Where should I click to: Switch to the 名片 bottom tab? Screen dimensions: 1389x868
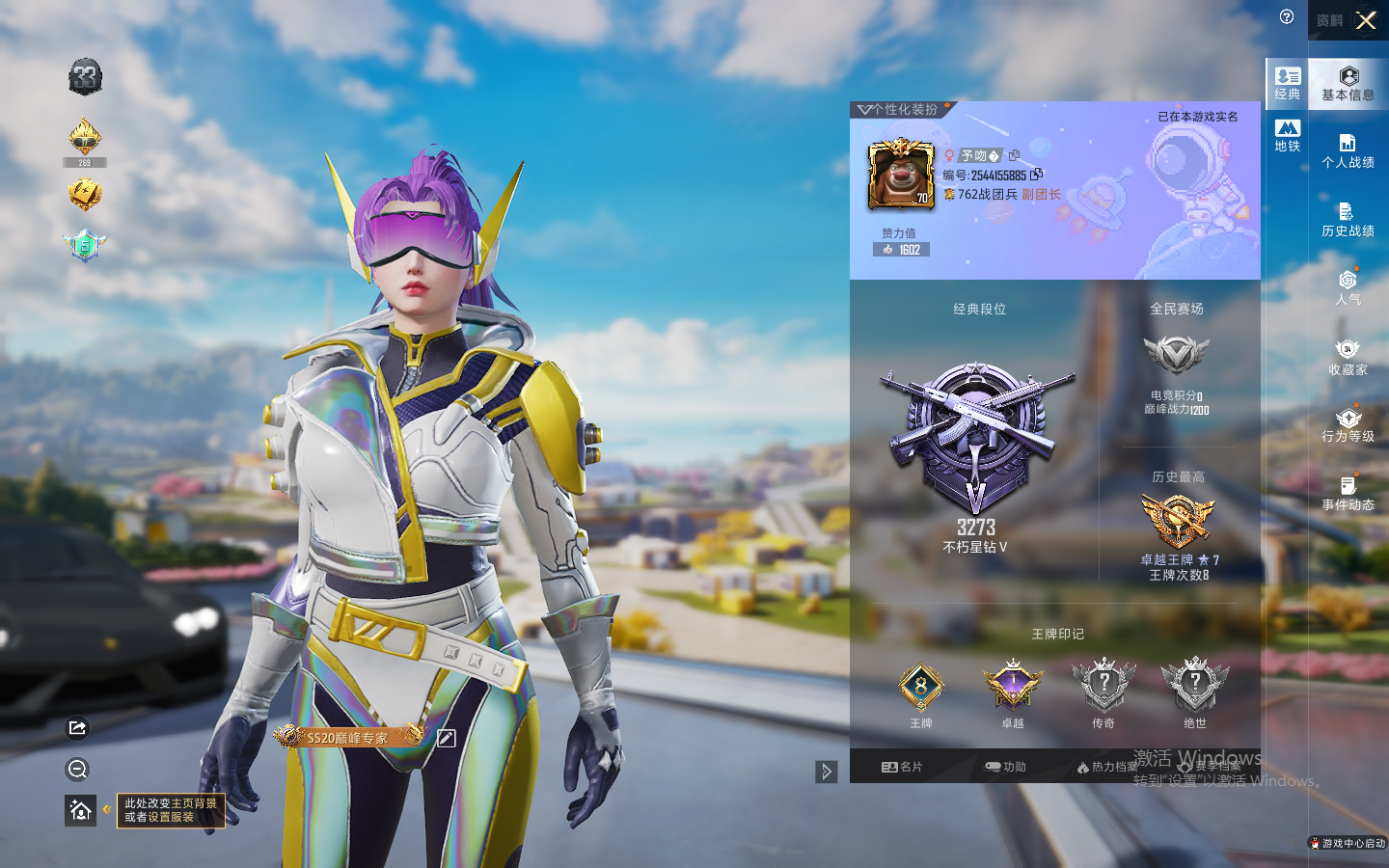pos(902,767)
